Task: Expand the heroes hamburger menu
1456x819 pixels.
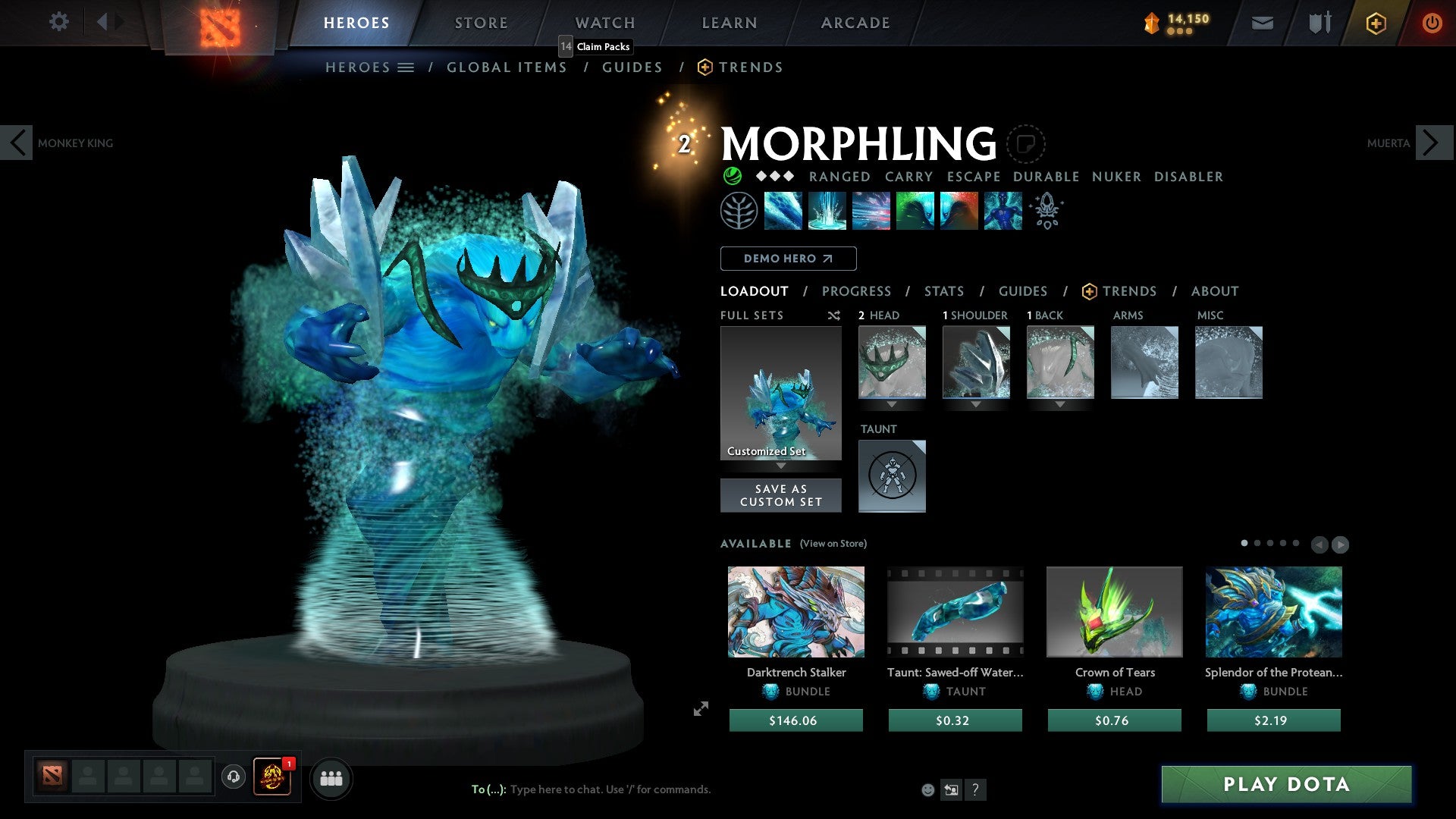Action: 406,67
